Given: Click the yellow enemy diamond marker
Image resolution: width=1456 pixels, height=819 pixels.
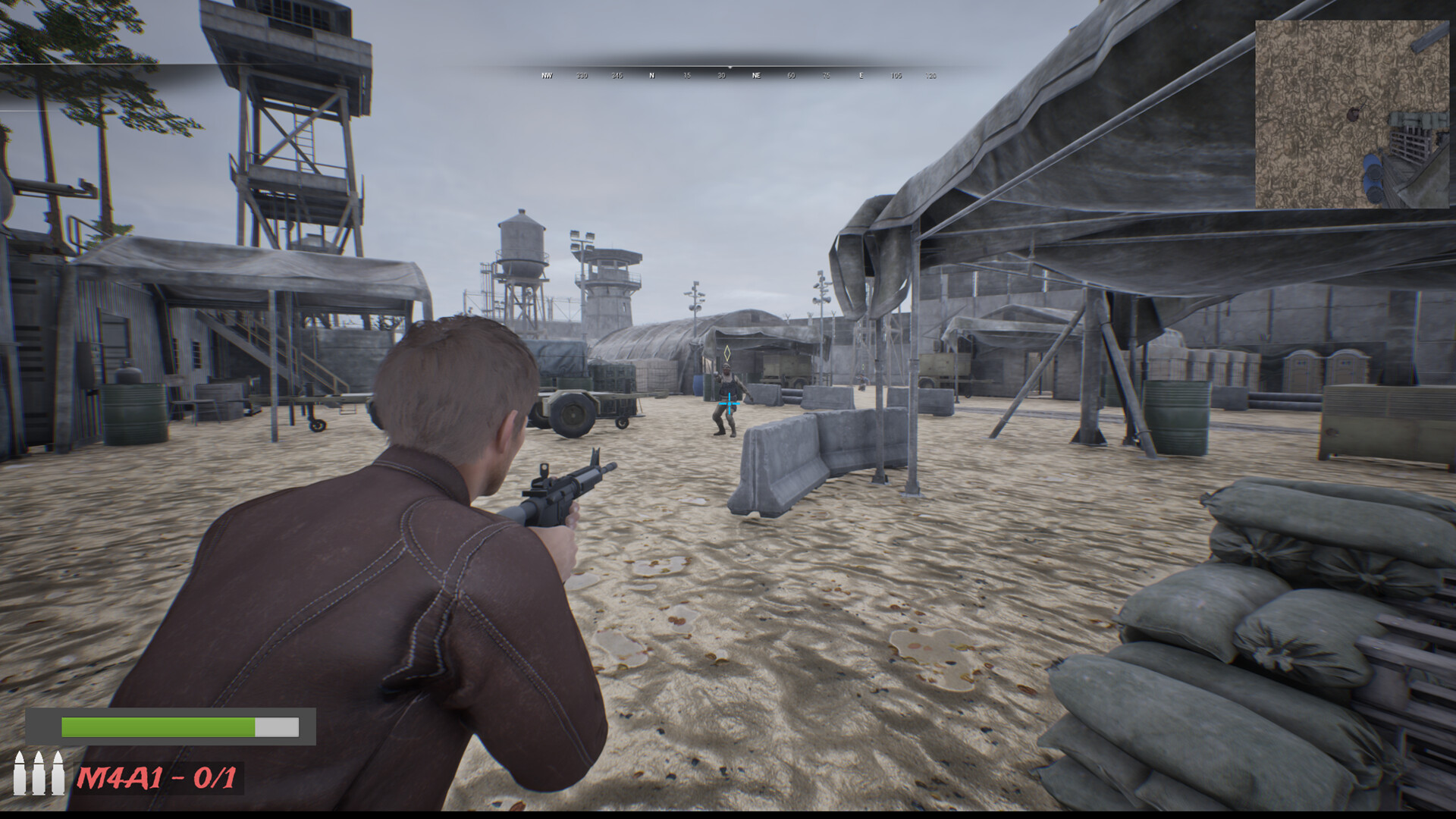Looking at the screenshot, I should click(726, 354).
